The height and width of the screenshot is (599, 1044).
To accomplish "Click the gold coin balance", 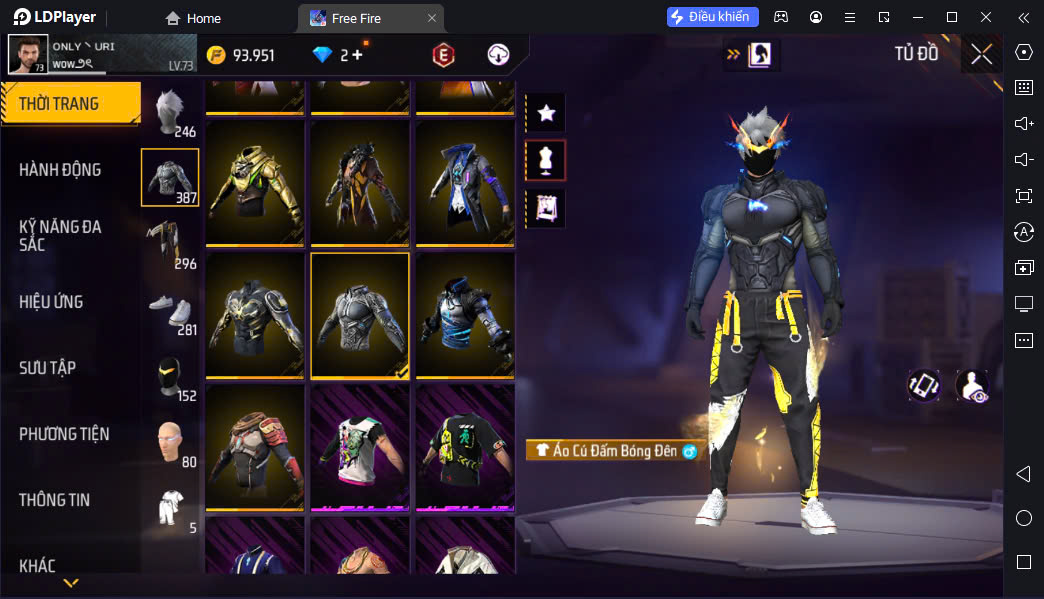I will pyautogui.click(x=241, y=55).
